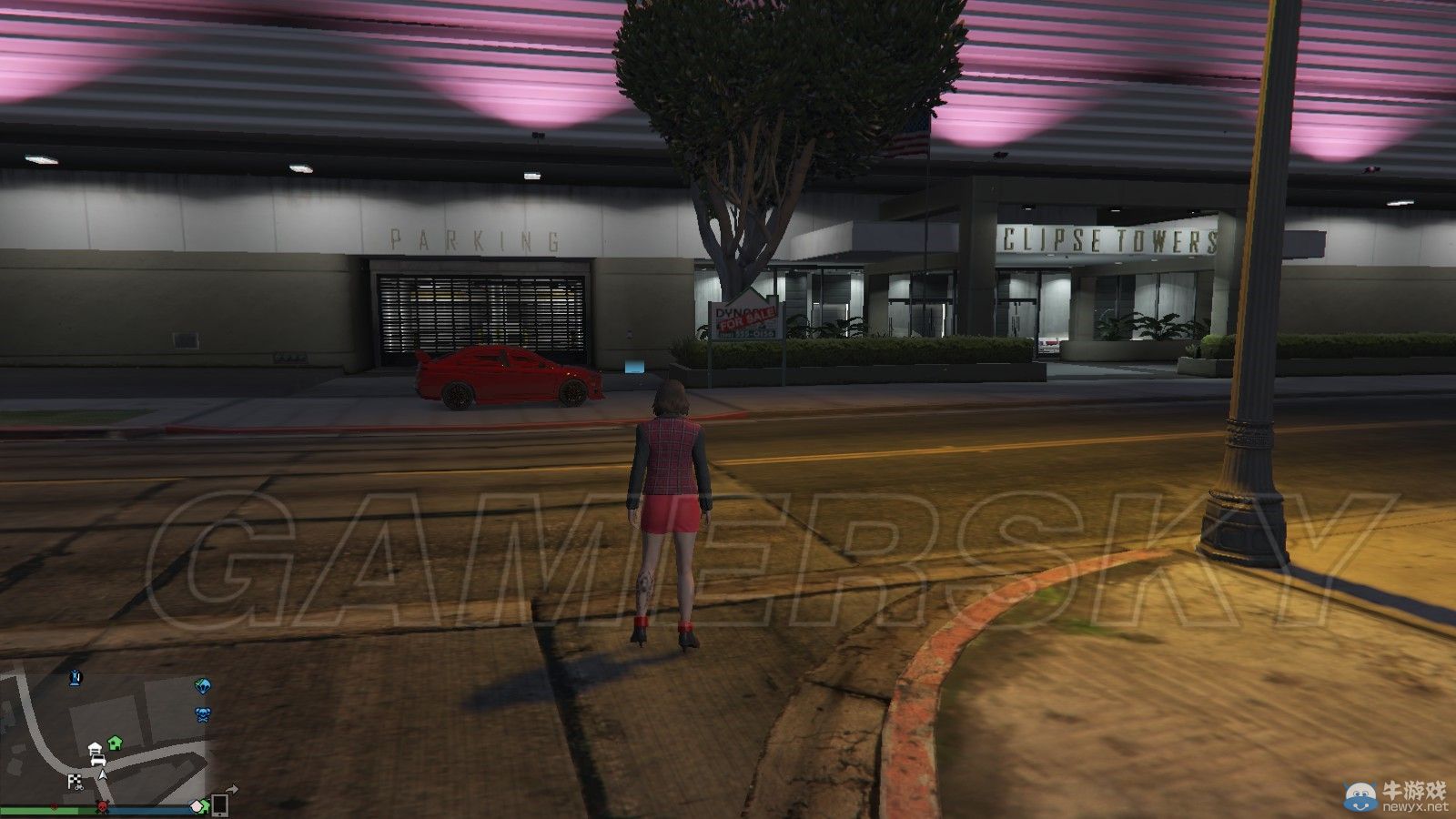1456x819 pixels.
Task: Select the blue trophy statue blip on minimap
Action: pos(75,678)
